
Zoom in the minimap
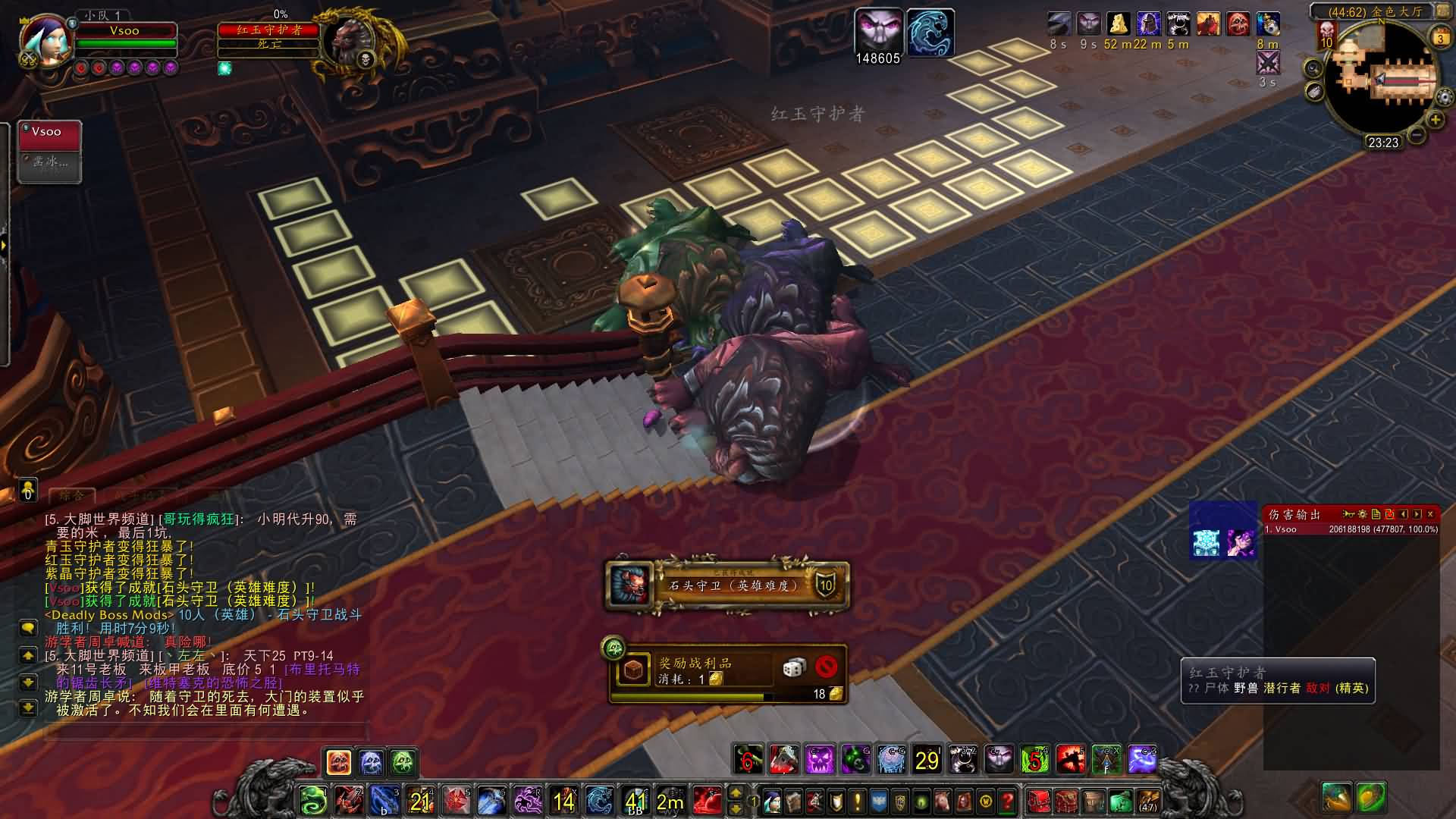[1436, 120]
